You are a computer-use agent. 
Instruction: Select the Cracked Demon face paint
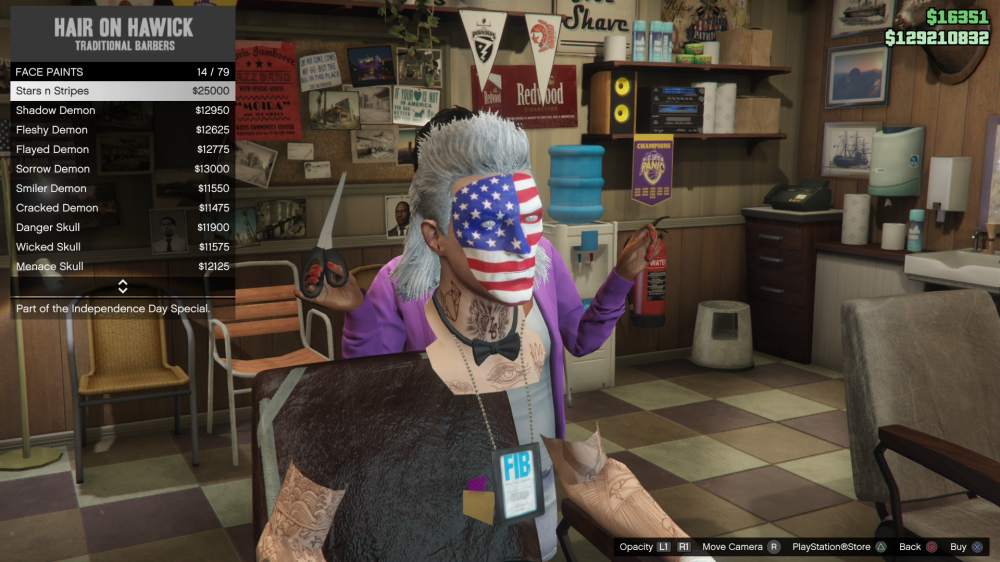122,208
